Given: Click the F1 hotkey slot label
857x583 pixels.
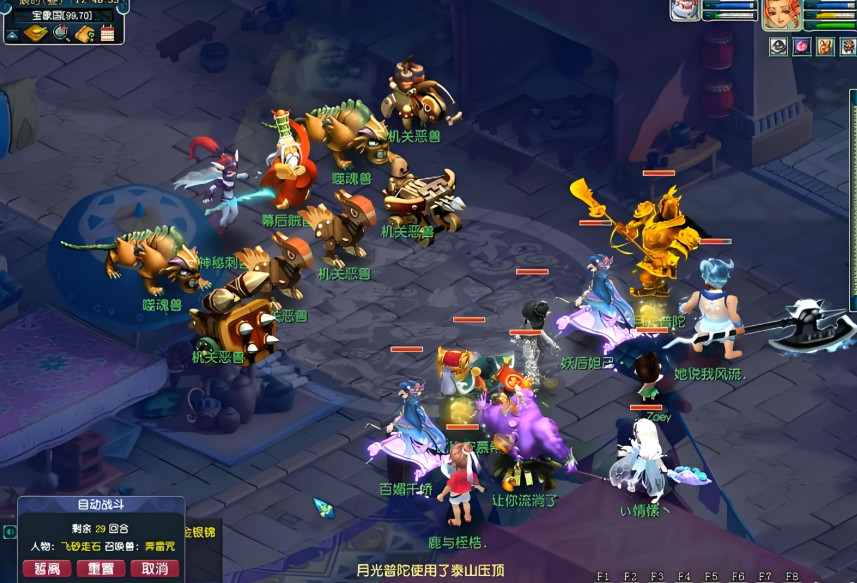Looking at the screenshot, I should coord(603,577).
